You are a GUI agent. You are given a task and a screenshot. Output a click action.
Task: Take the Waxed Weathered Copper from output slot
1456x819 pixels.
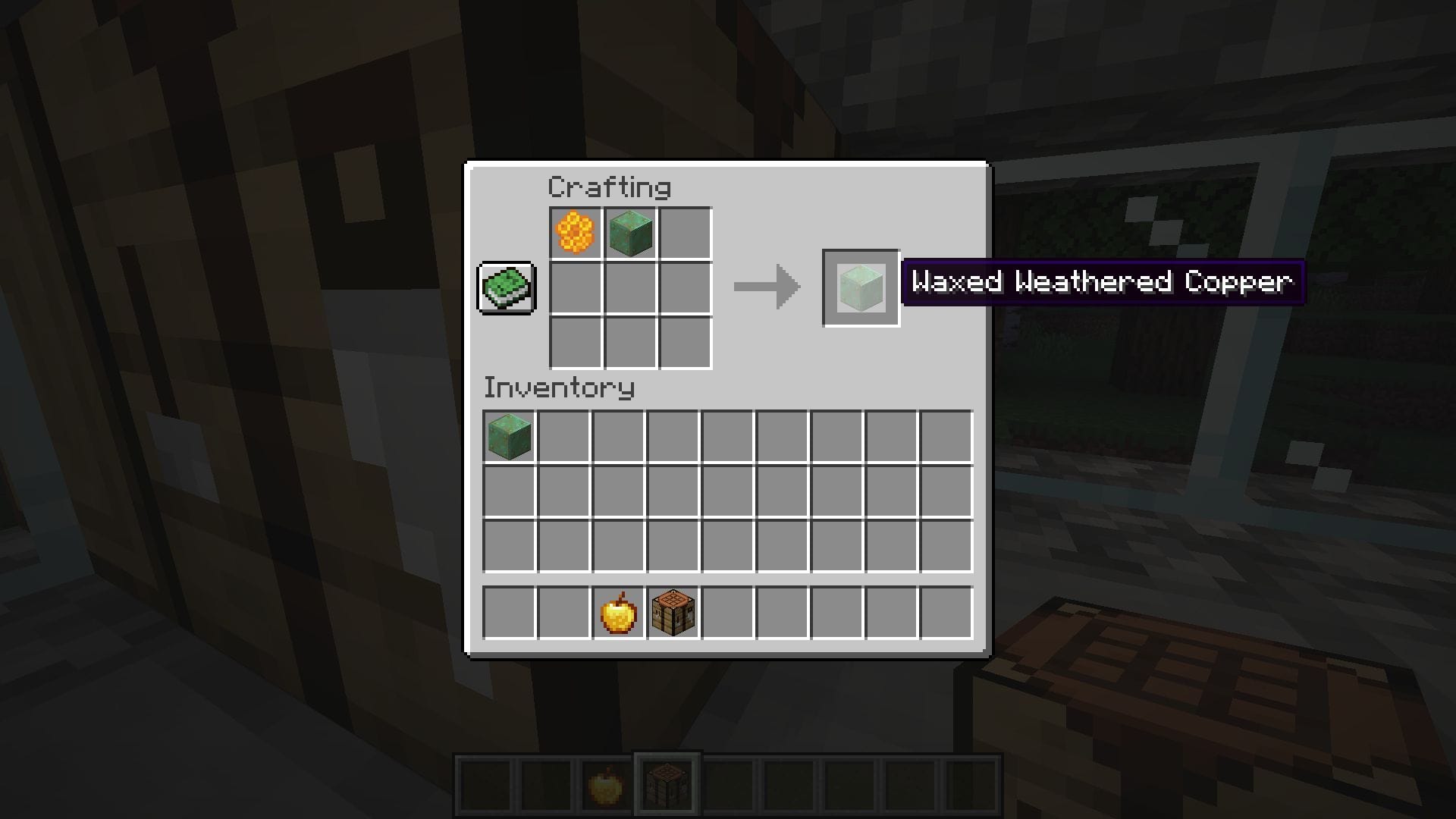[x=861, y=287]
